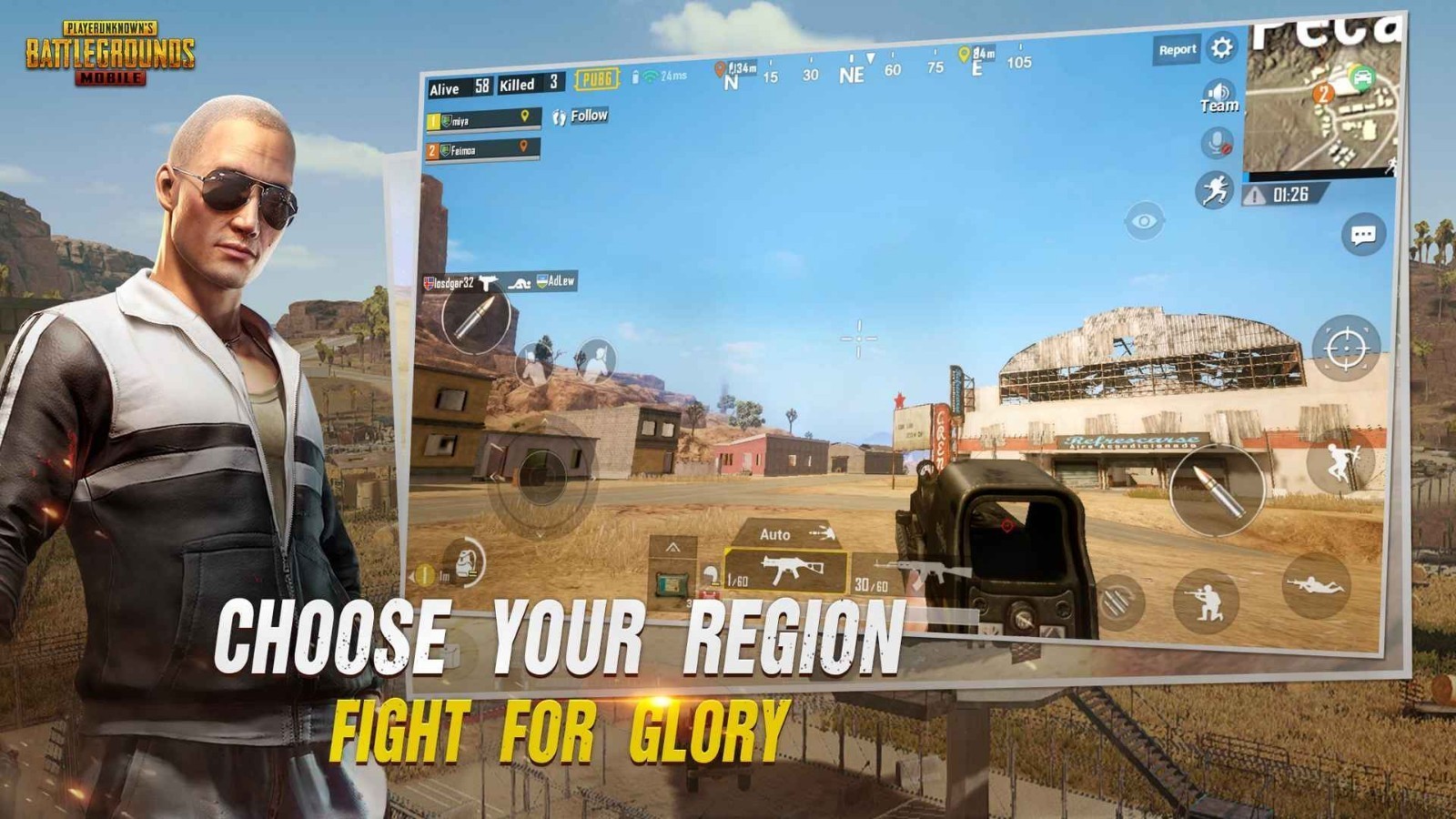The width and height of the screenshot is (1456, 819).
Task: Open the settings gear menu
Action: point(1222,47)
